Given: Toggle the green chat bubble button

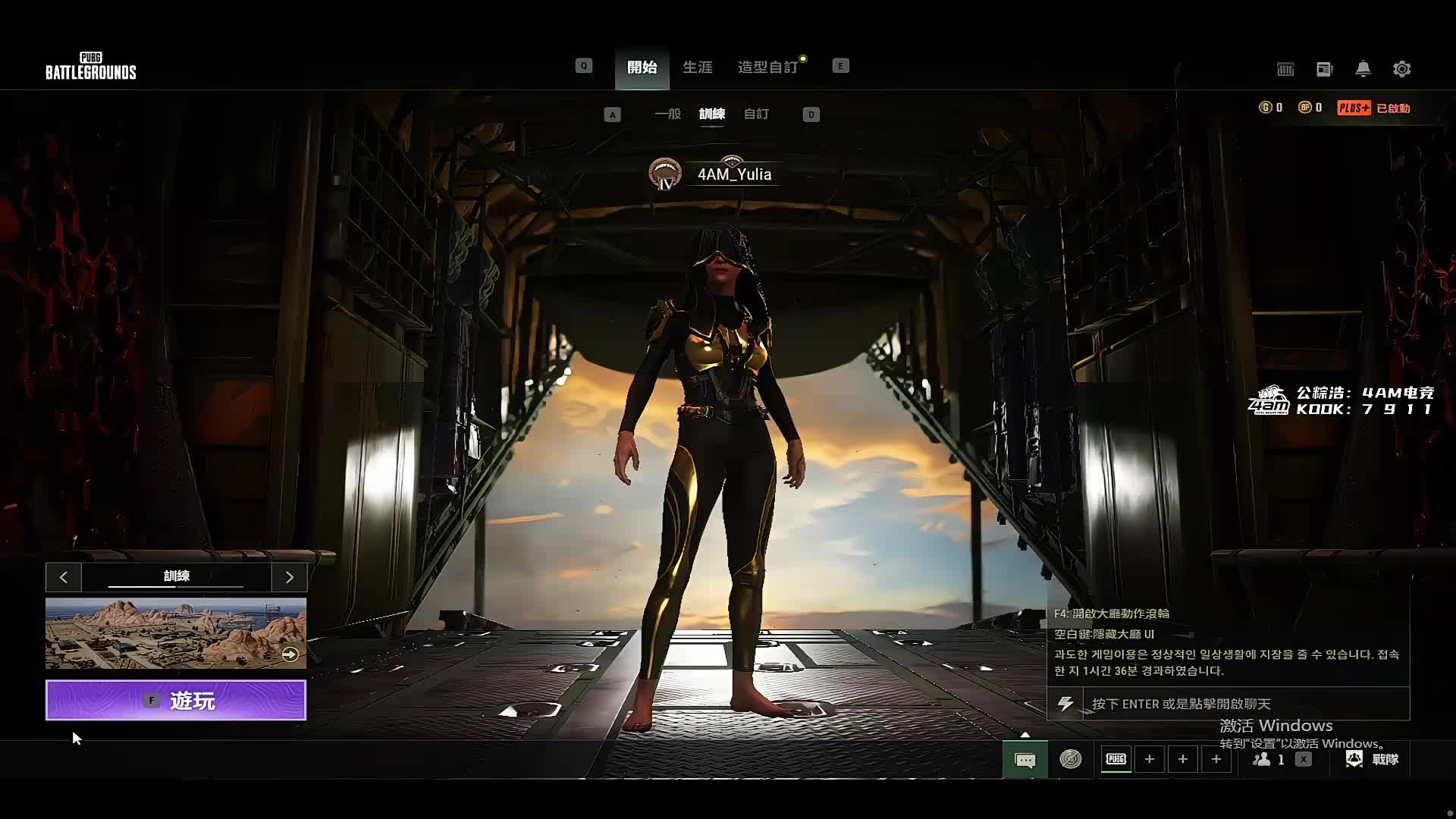Looking at the screenshot, I should coord(1025,759).
